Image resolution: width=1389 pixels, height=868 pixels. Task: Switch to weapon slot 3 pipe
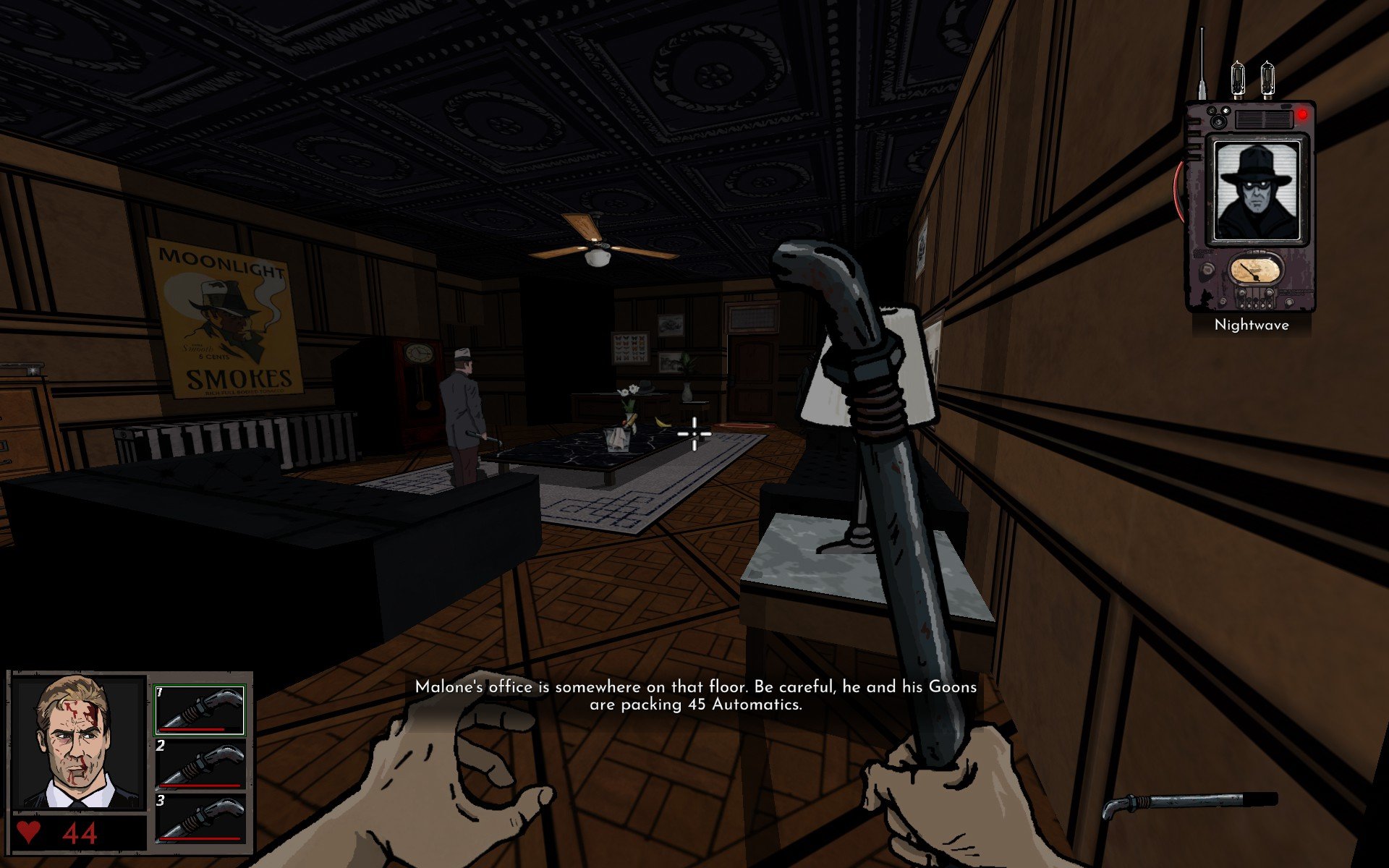click(200, 819)
